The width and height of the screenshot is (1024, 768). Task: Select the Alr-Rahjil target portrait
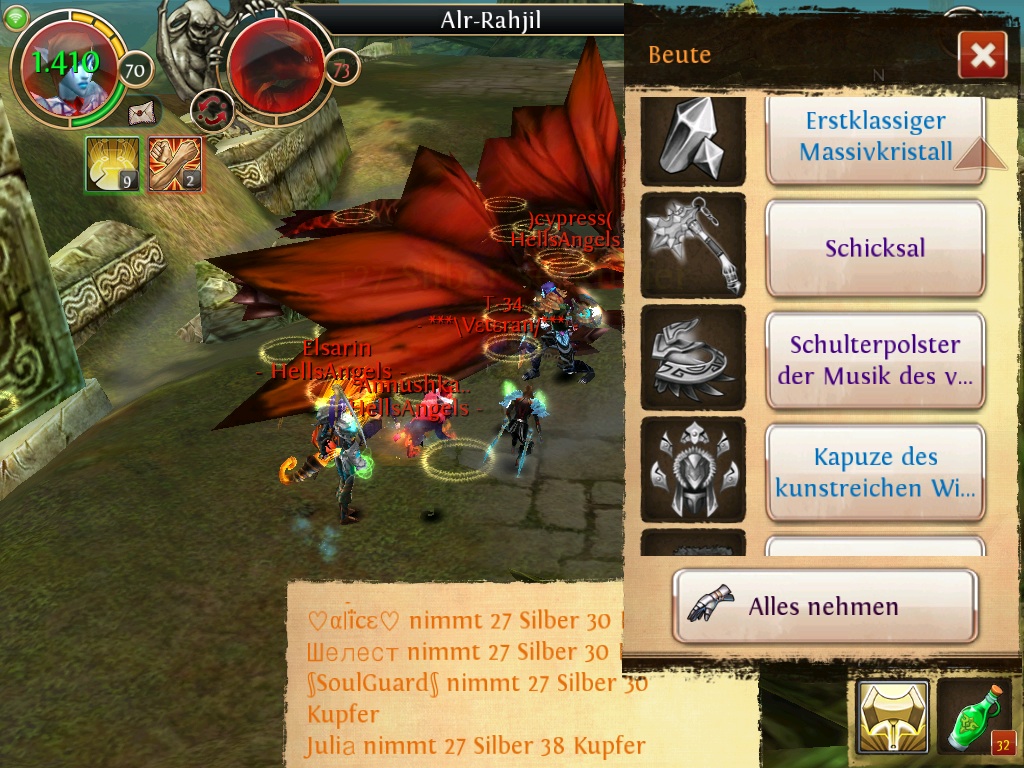[x=275, y=64]
